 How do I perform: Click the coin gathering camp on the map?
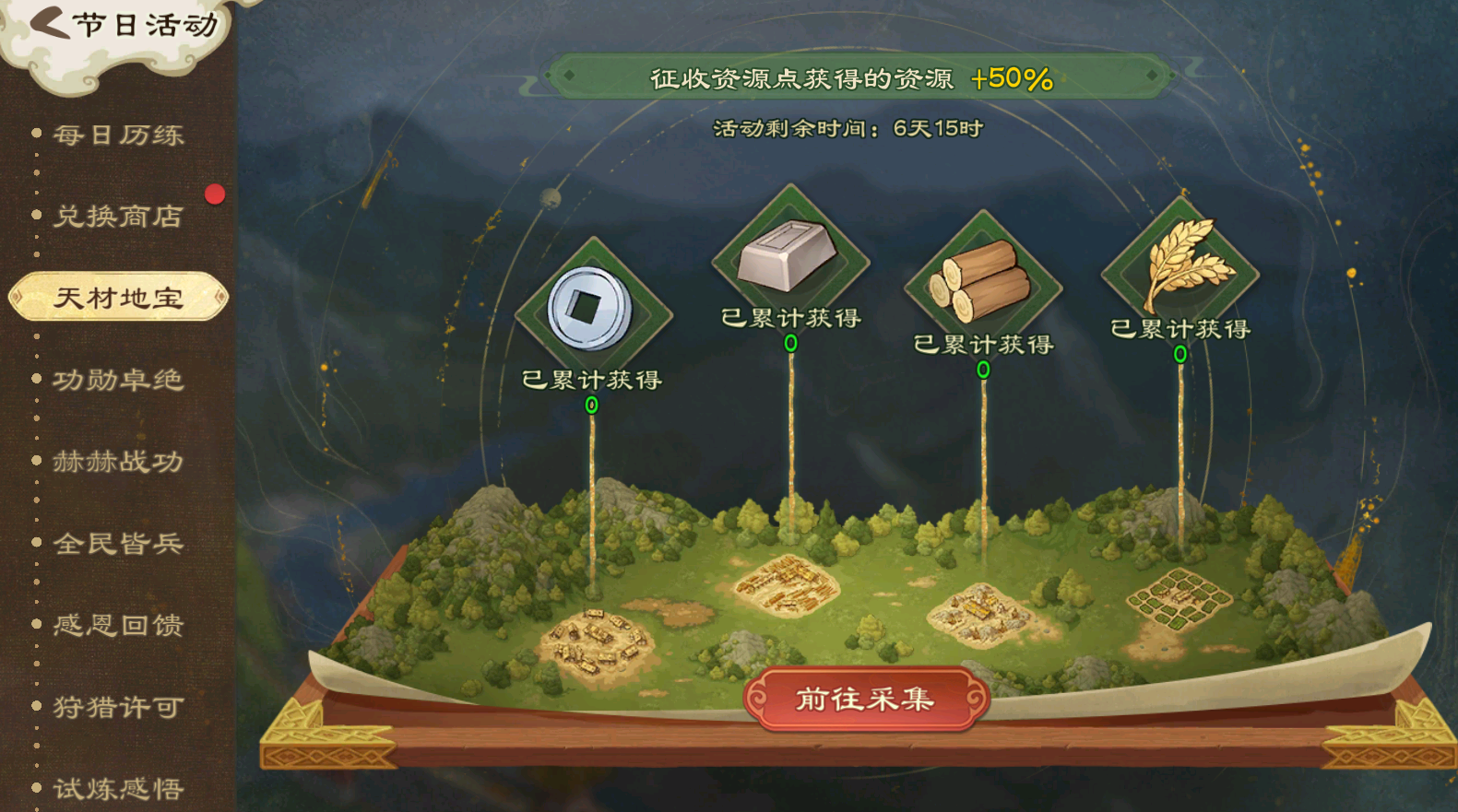(x=599, y=641)
